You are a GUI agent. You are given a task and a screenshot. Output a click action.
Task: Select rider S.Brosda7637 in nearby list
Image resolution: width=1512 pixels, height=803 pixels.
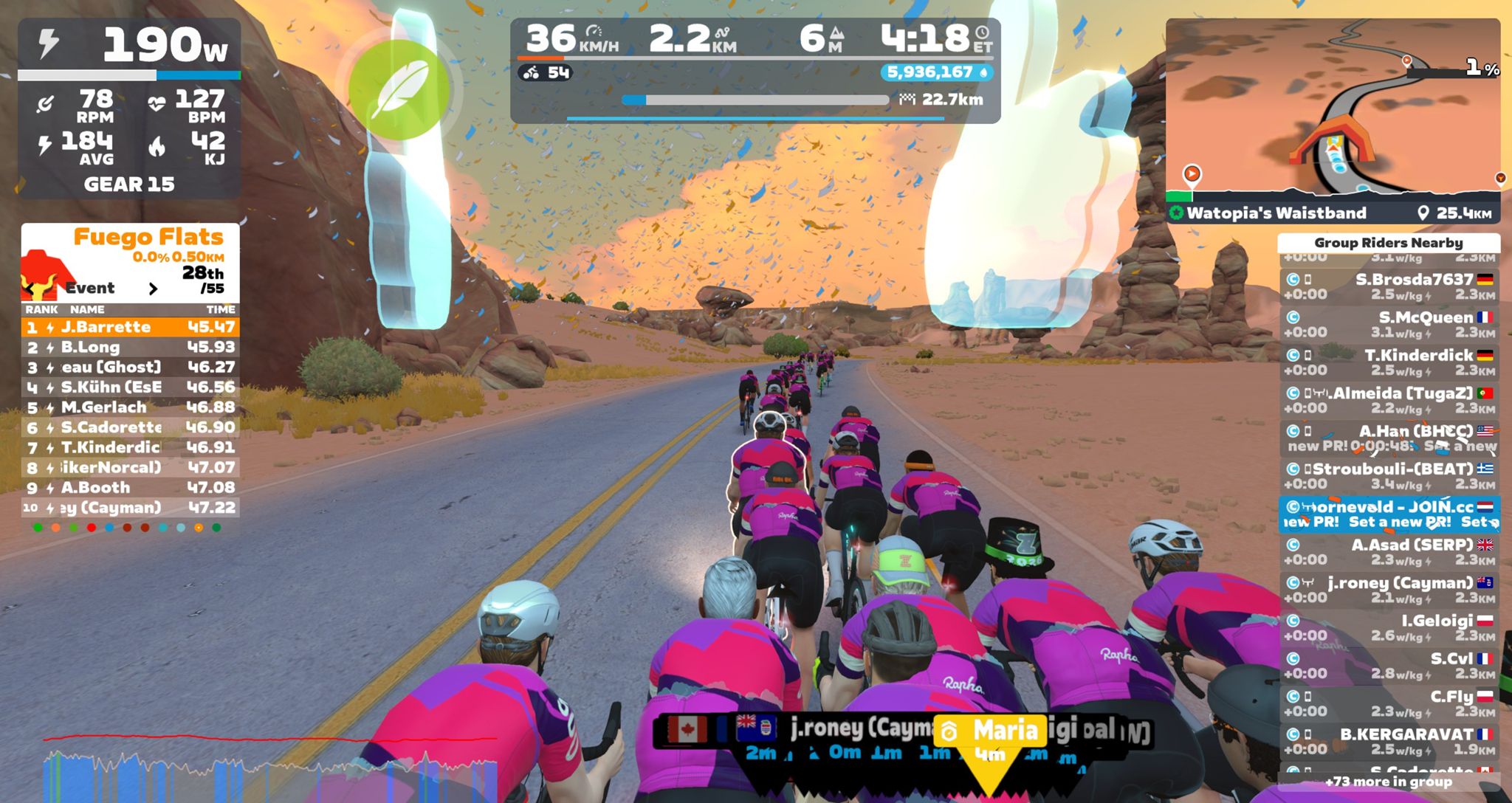pos(1389,286)
